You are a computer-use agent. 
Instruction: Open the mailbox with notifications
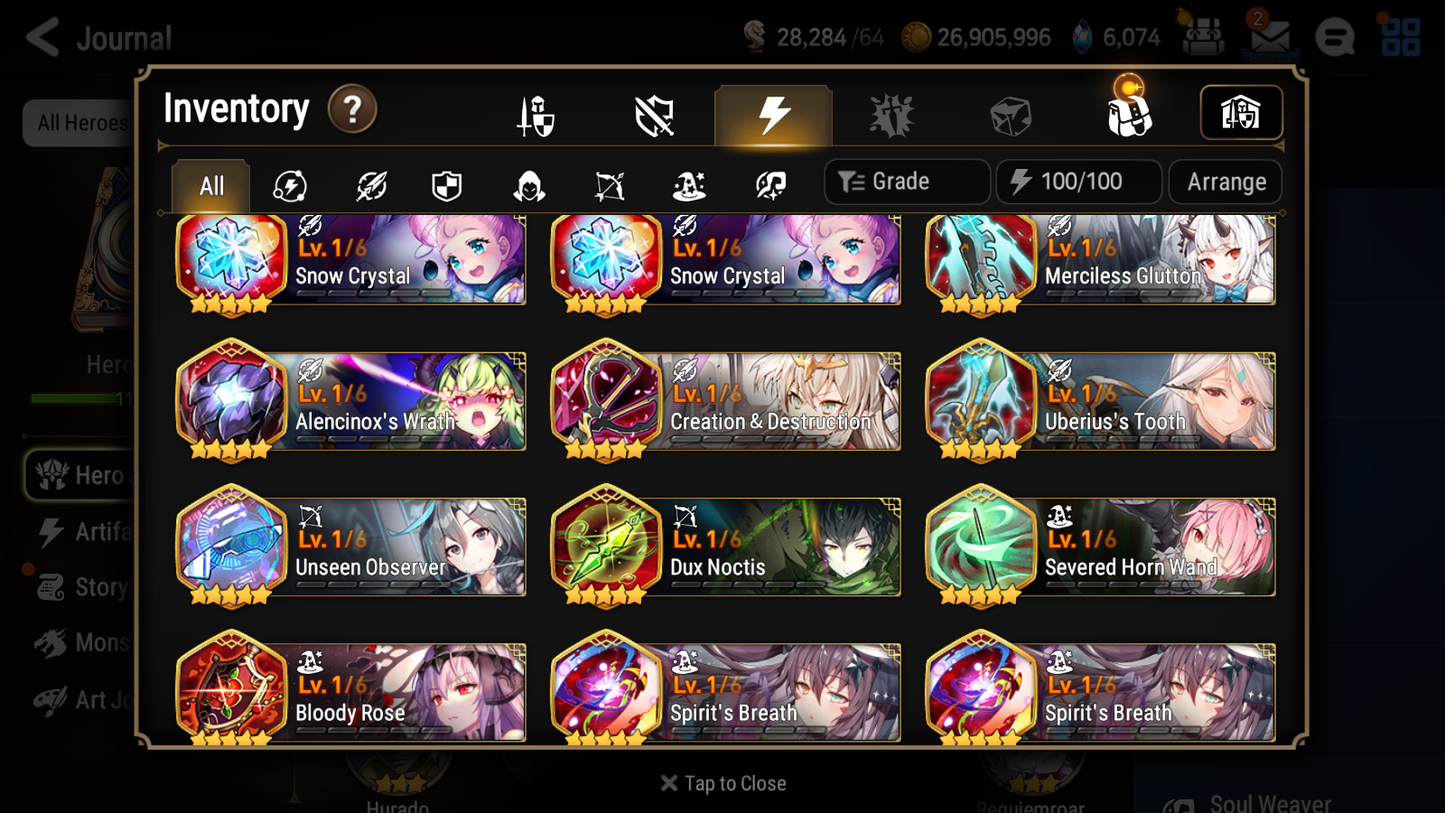pos(1269,37)
